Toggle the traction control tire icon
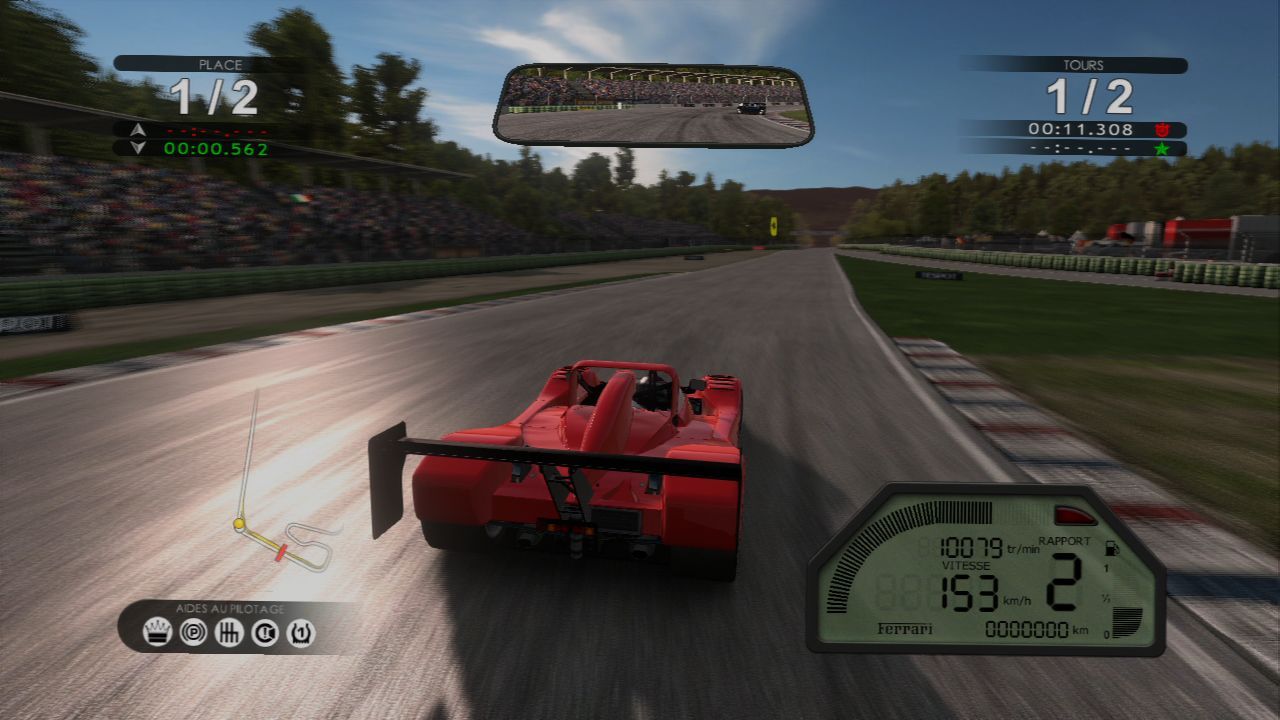This screenshot has width=1280, height=720. (303, 632)
